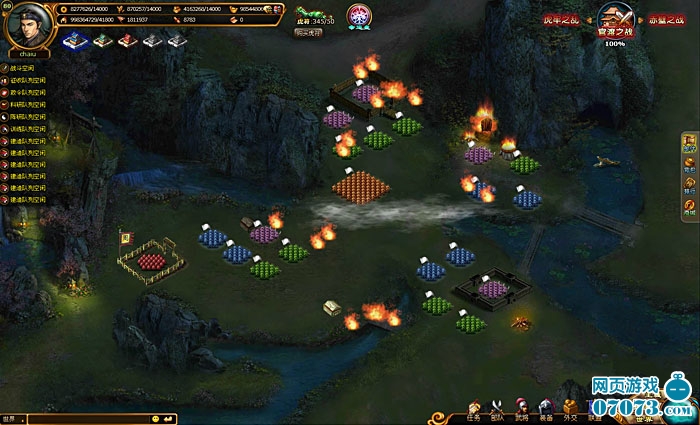Viewport: 700px width, 425px height.
Task: Open the 军队 army menu
Action: [x=498, y=410]
